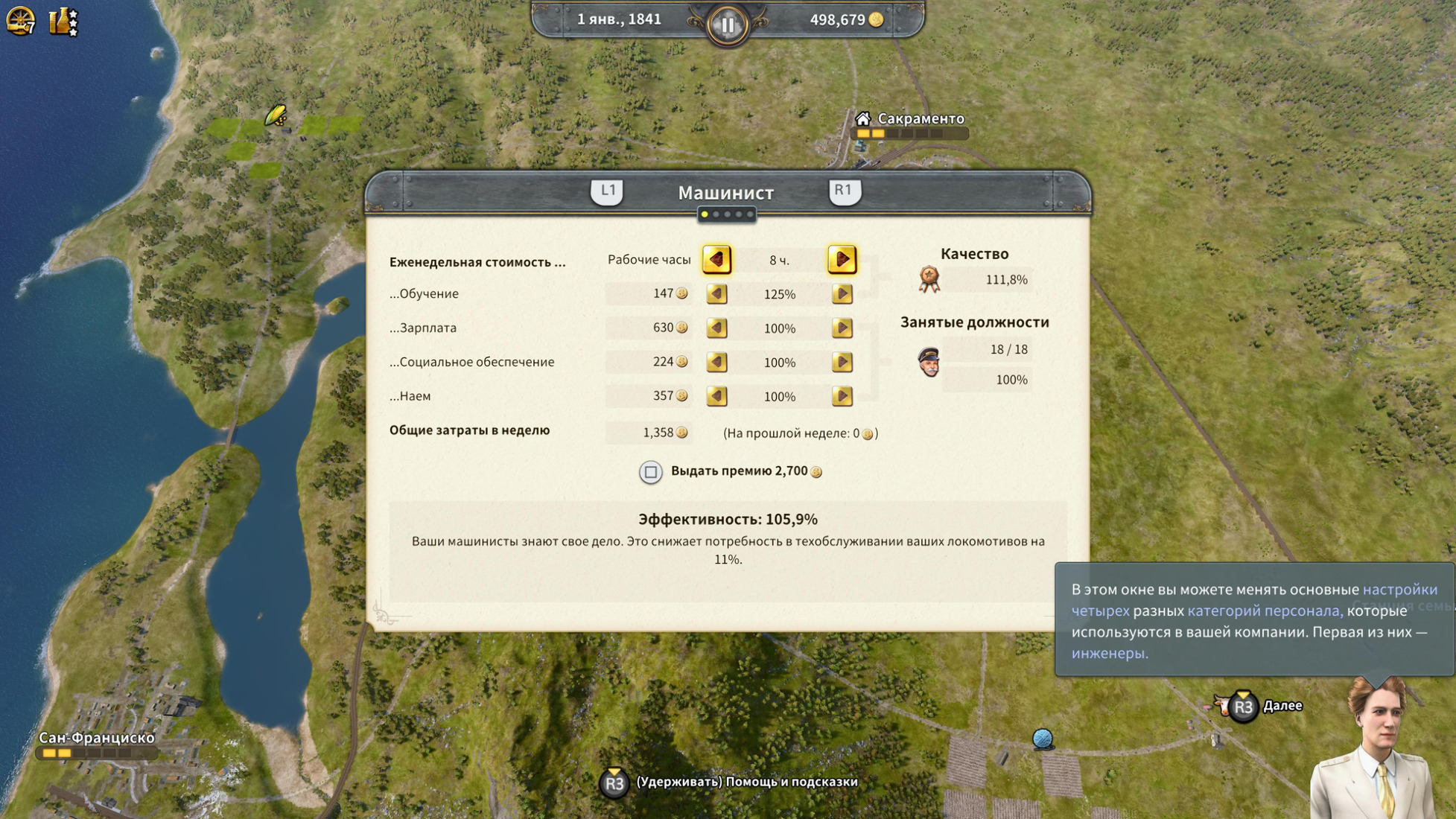Follow the инженеры link in the tutorial tip
Viewport: 1456px width, 819px height.
1109,654
